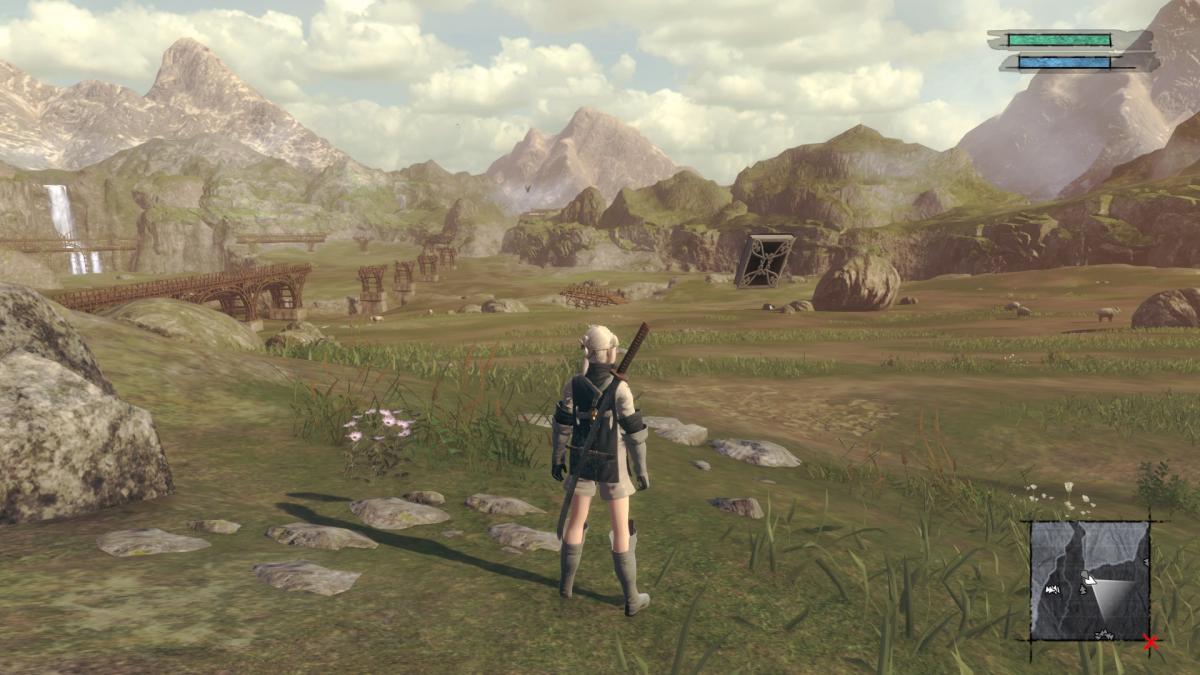Select the red X marker beside the minimap
The width and height of the screenshot is (1200, 675).
coord(1151,642)
